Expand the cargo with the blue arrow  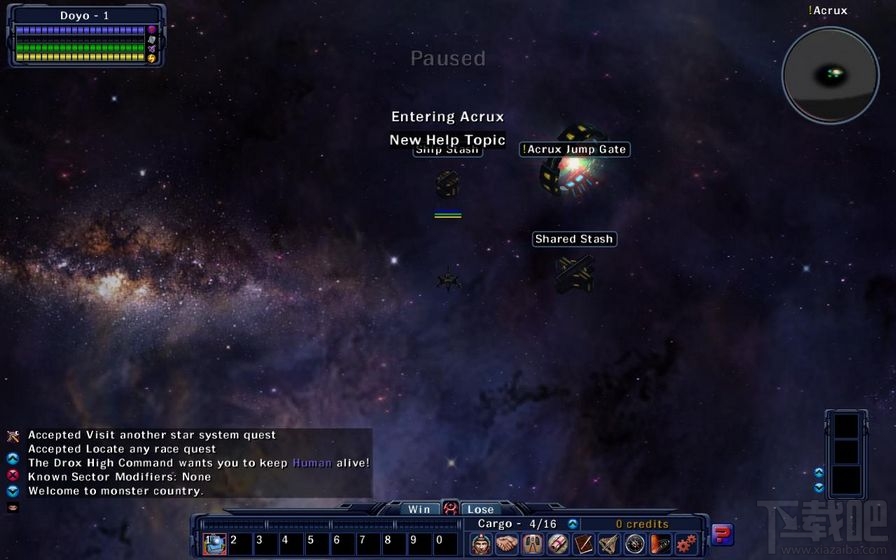tap(573, 524)
